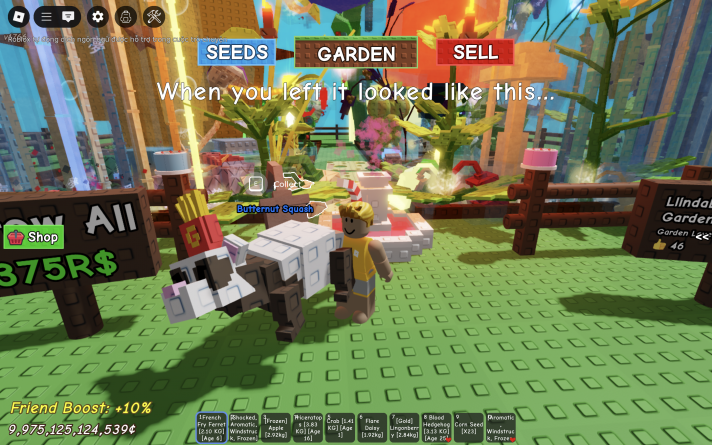Show the hamburger list menu
The height and width of the screenshot is (445, 712).
tap(46, 16)
